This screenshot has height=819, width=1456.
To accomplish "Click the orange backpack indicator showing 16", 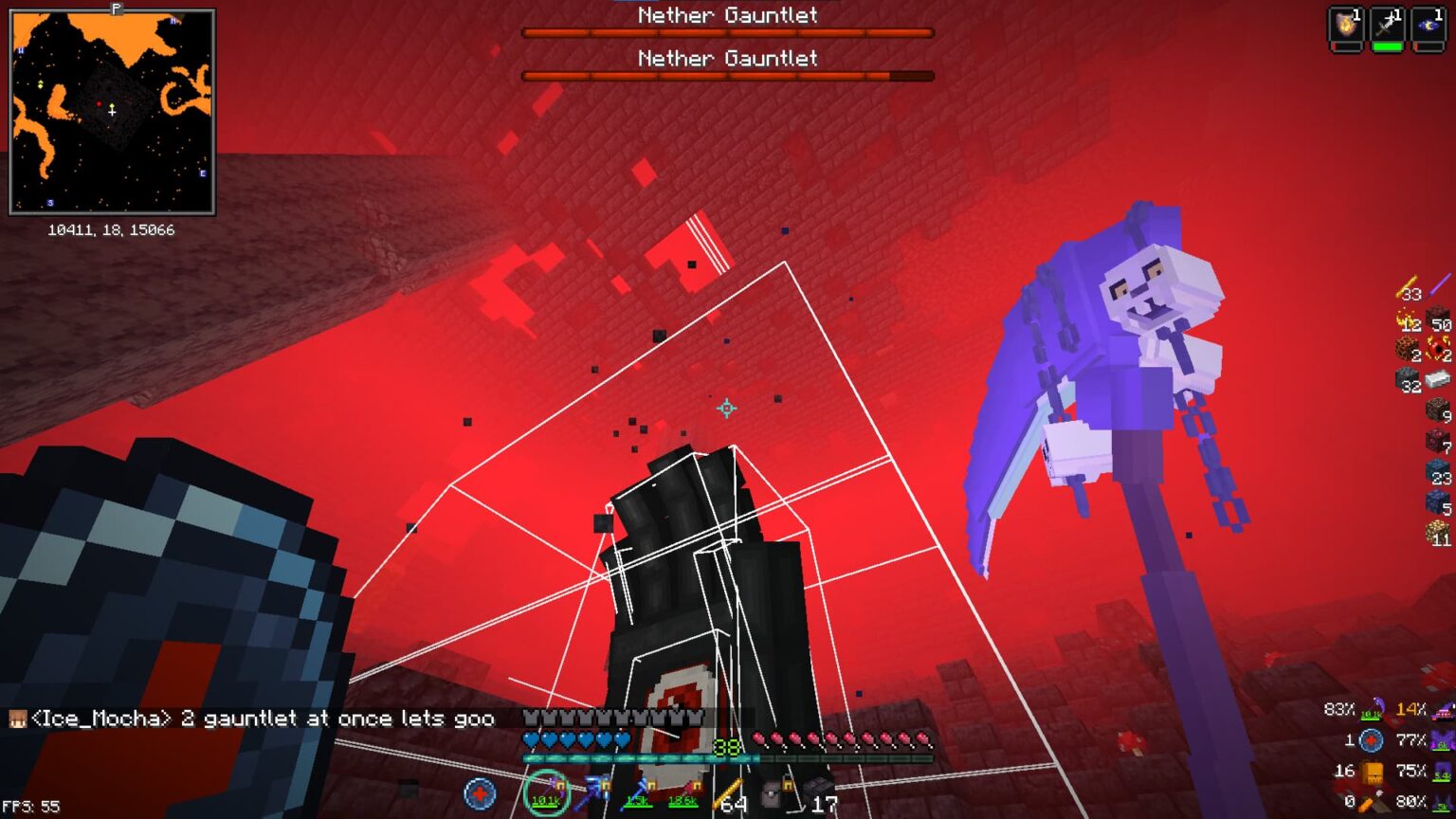I will tap(1374, 773).
